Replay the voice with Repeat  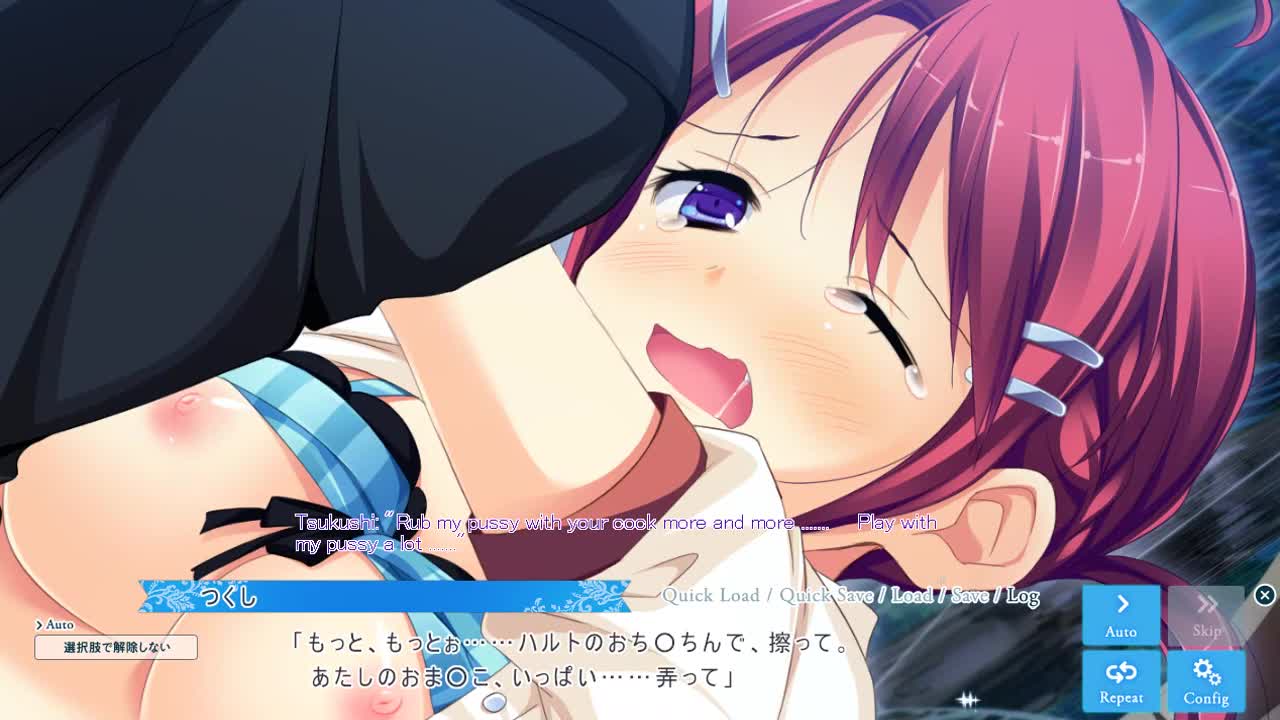pyautogui.click(x=1121, y=680)
